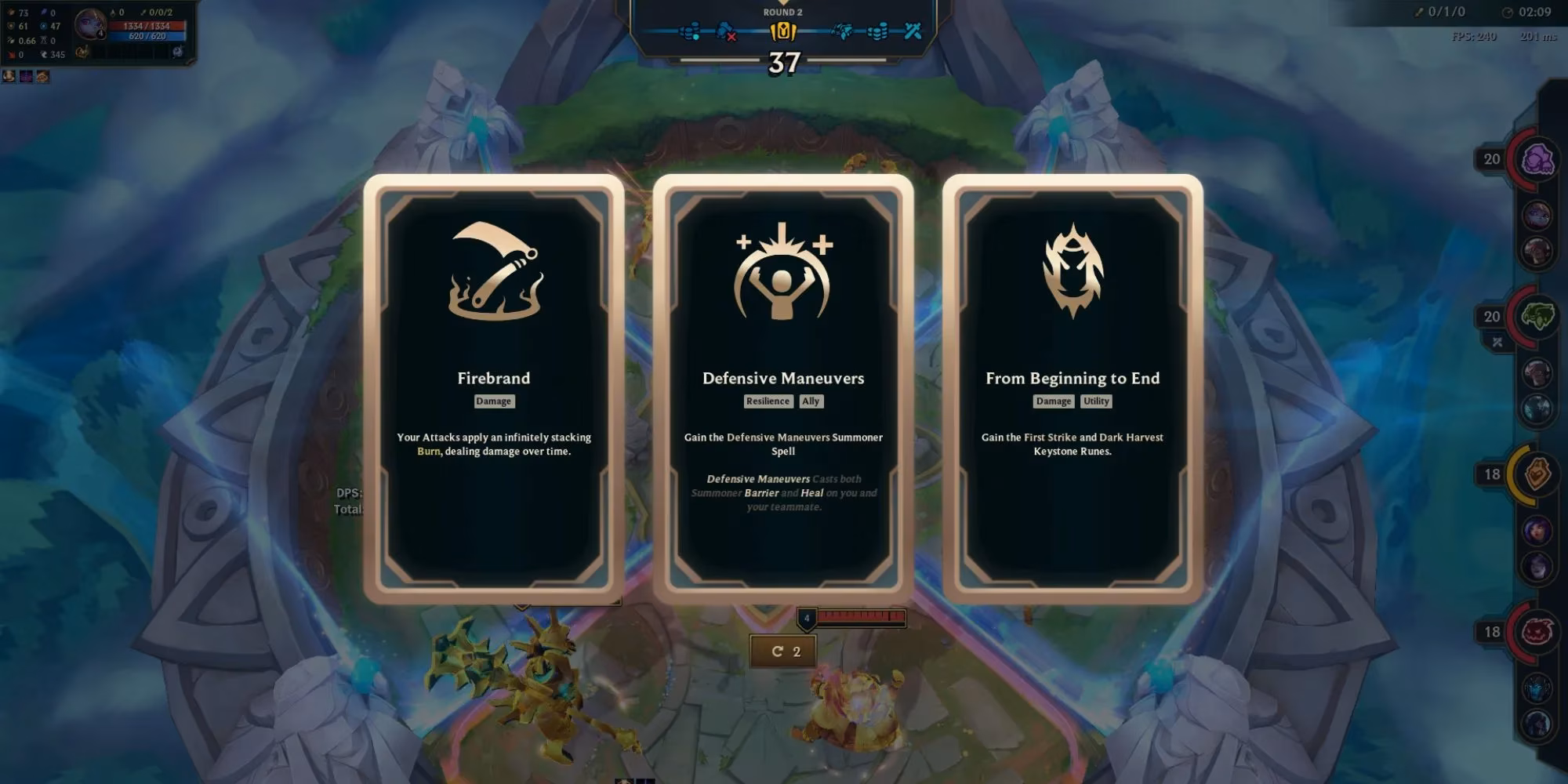Click the reroll augments button showing 2
The image size is (1568, 784).
coord(782,650)
